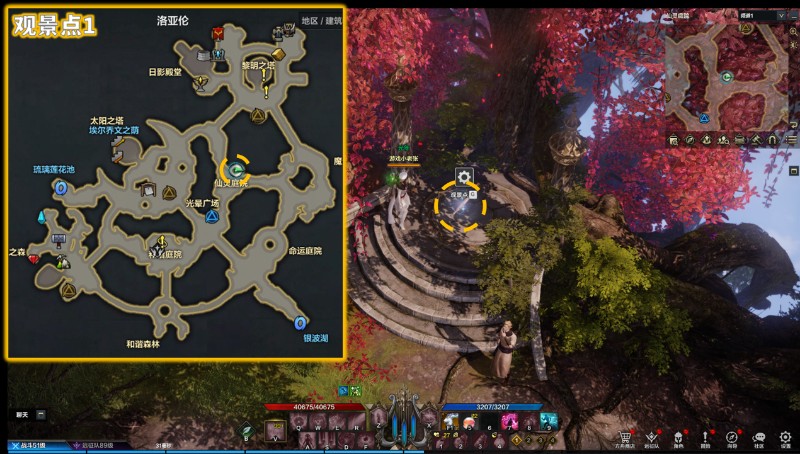The height and width of the screenshot is (454, 800).
Task: Open the shop cart icon in bottom bar
Action: 625,437
